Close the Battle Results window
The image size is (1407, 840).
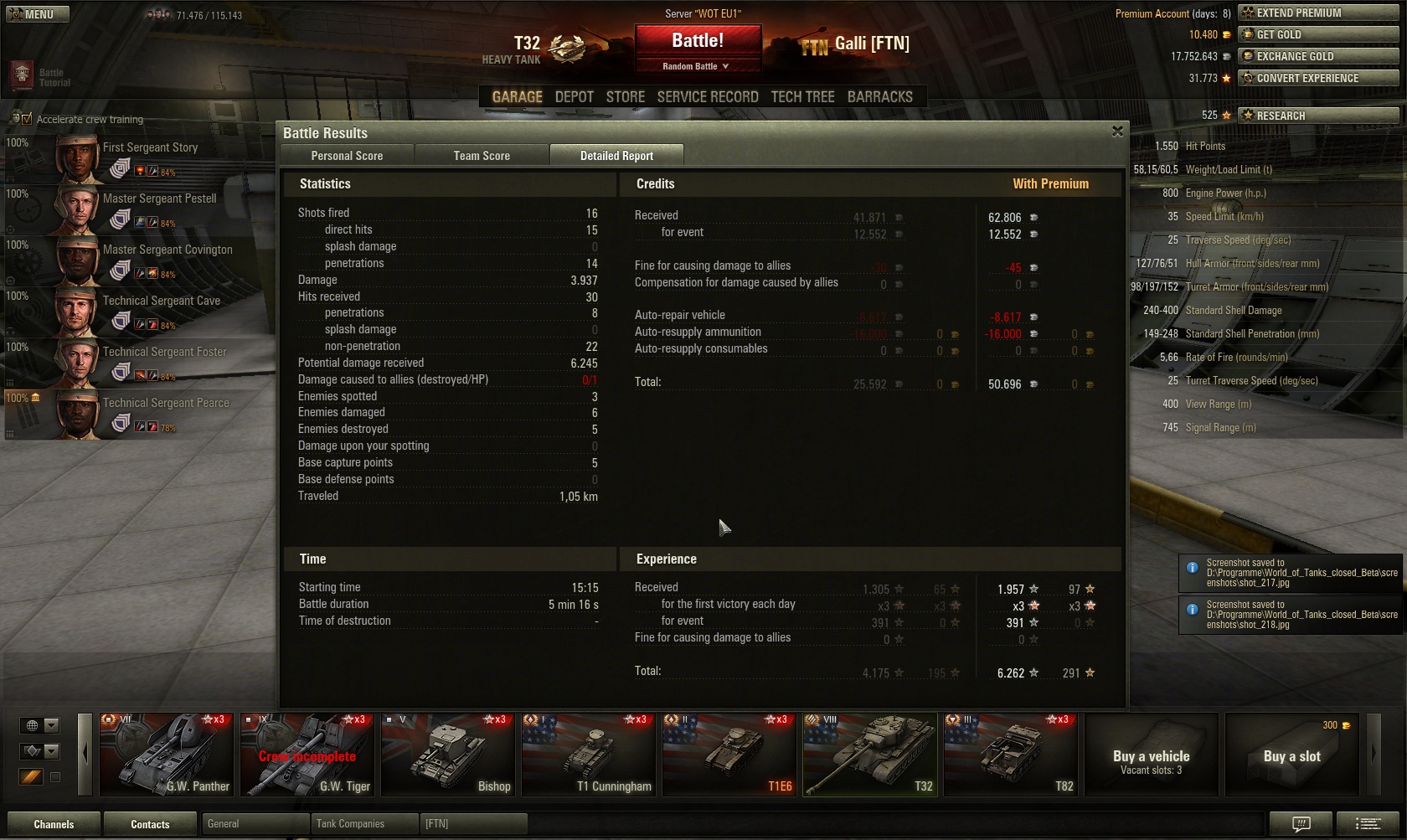click(x=1117, y=131)
